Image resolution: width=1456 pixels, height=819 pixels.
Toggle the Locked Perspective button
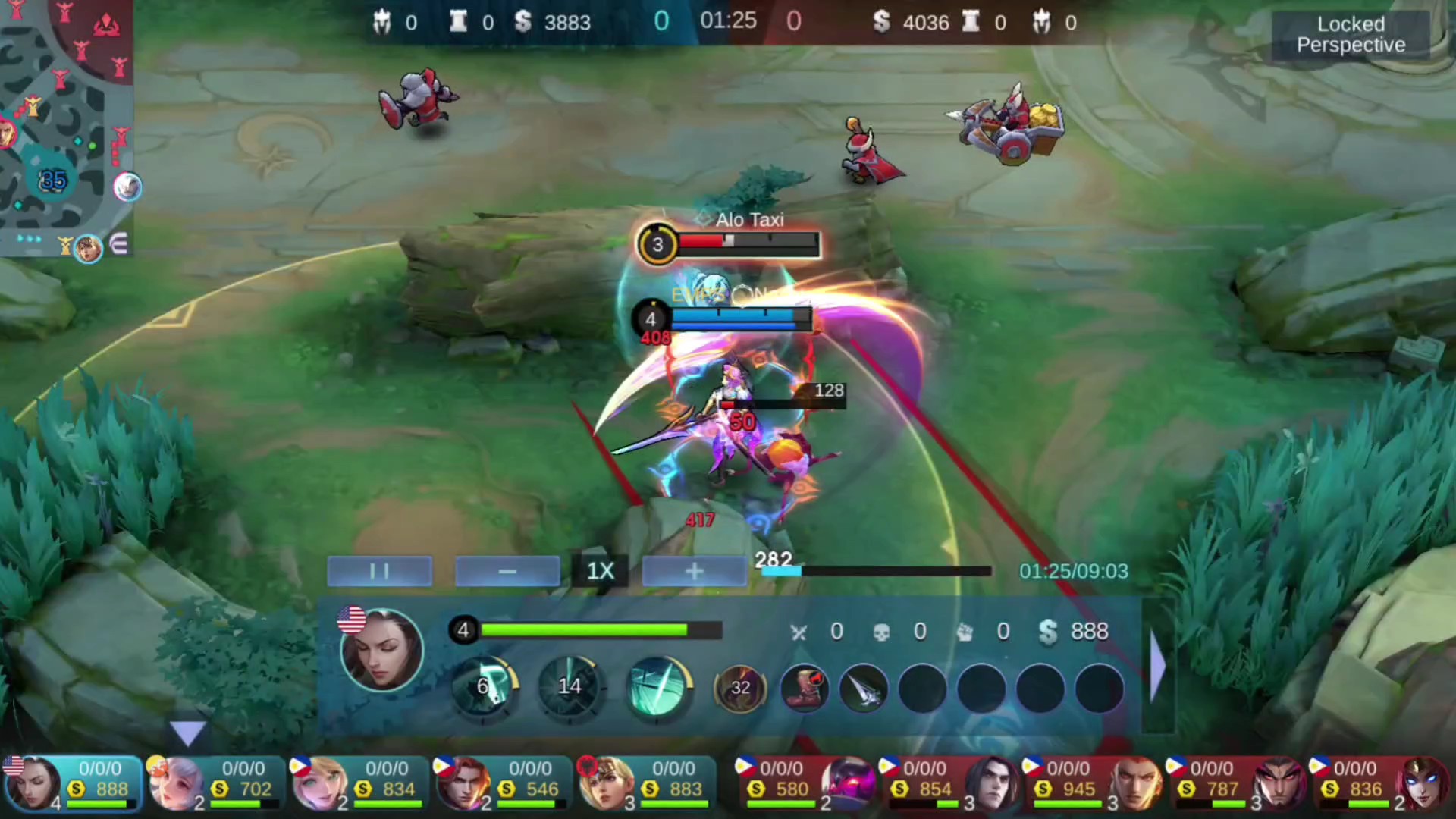point(1350,35)
